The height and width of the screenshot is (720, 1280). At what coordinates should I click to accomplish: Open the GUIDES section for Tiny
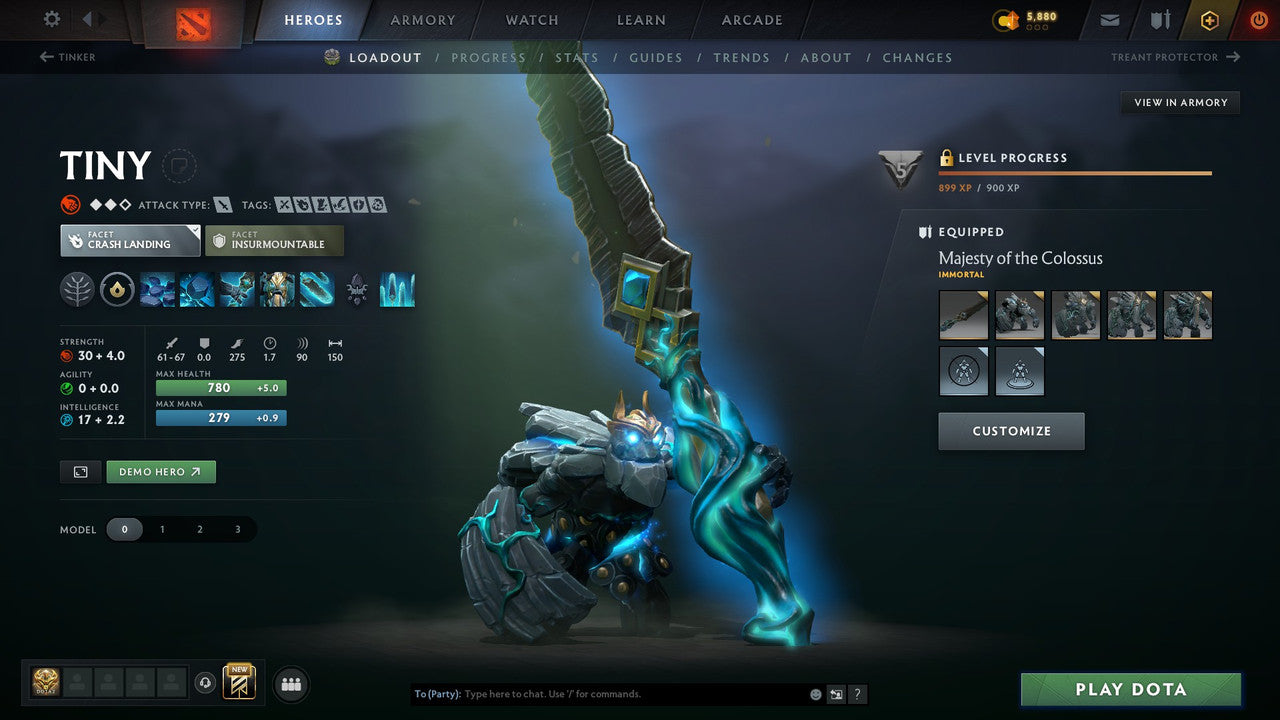pyautogui.click(x=655, y=57)
